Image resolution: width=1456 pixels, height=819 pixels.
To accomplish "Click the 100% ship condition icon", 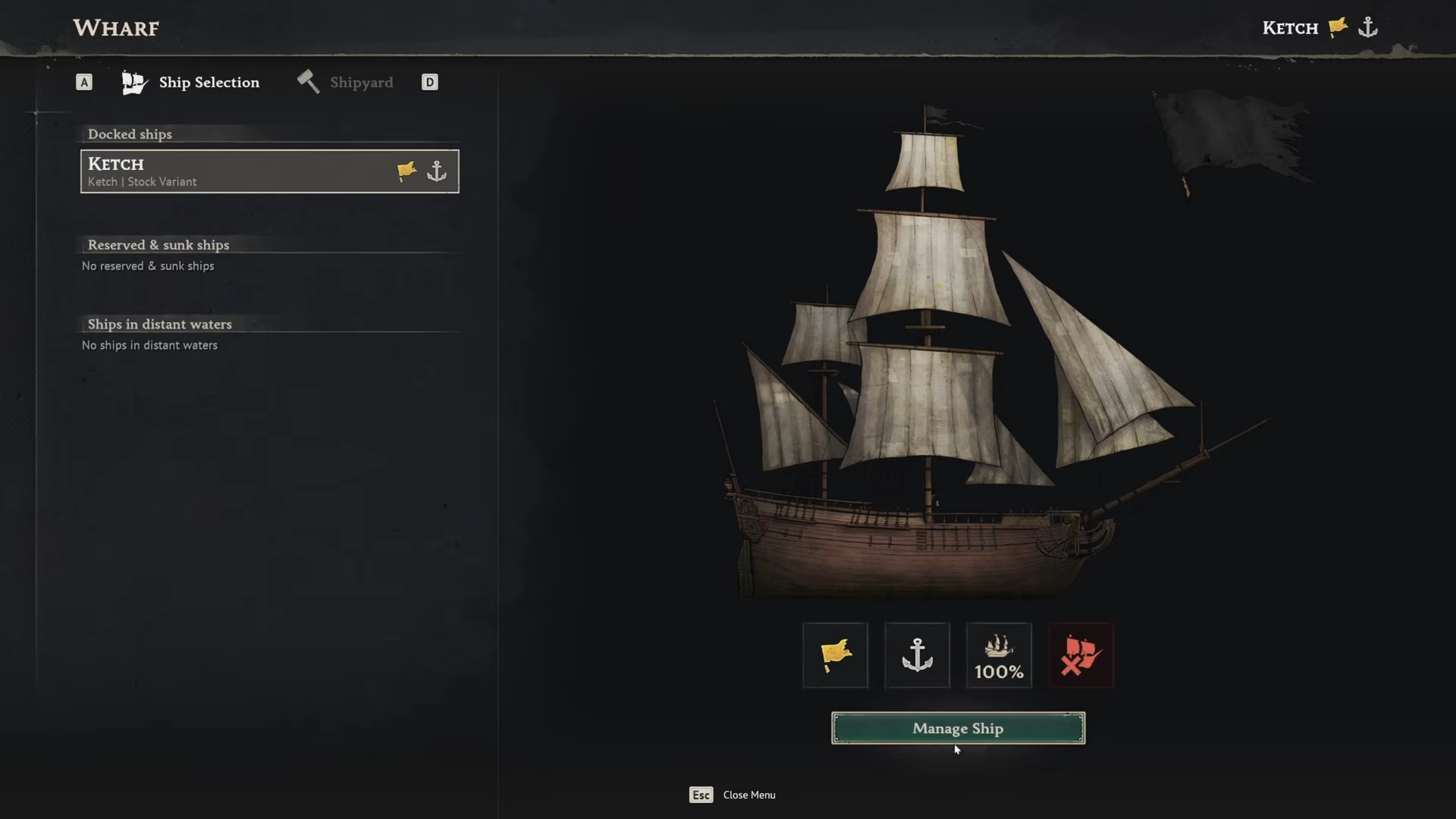I will 999,655.
